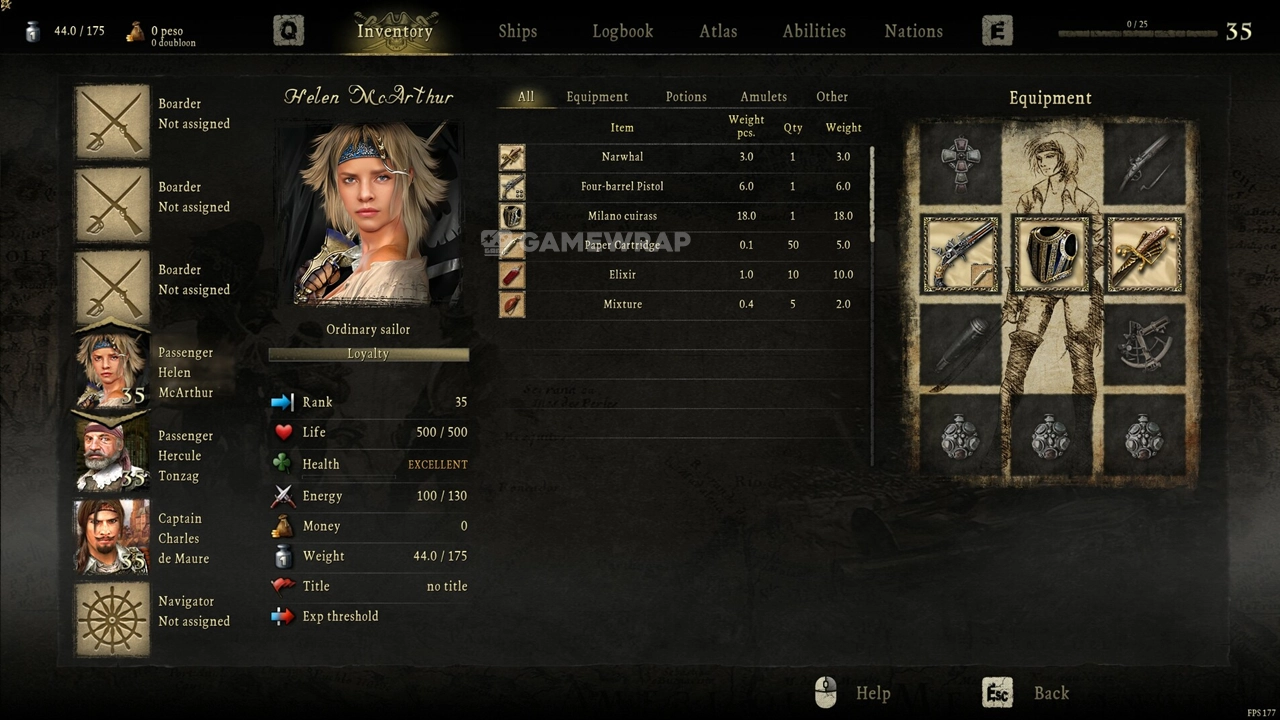Select the Other item filter
Screen dimensions: 1280x720
coord(832,97)
